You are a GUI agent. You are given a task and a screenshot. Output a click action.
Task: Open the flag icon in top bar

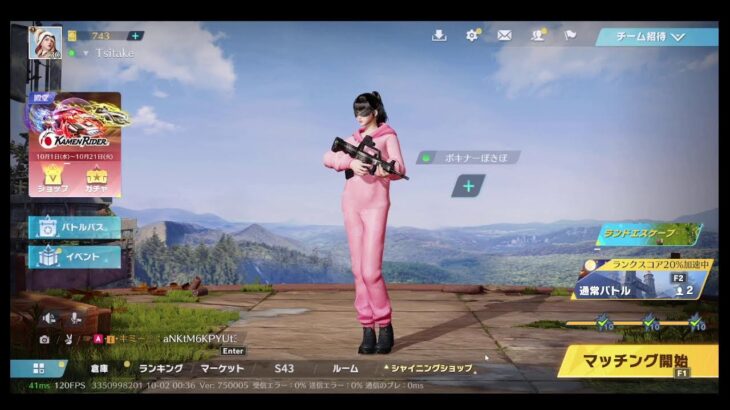tap(570, 35)
